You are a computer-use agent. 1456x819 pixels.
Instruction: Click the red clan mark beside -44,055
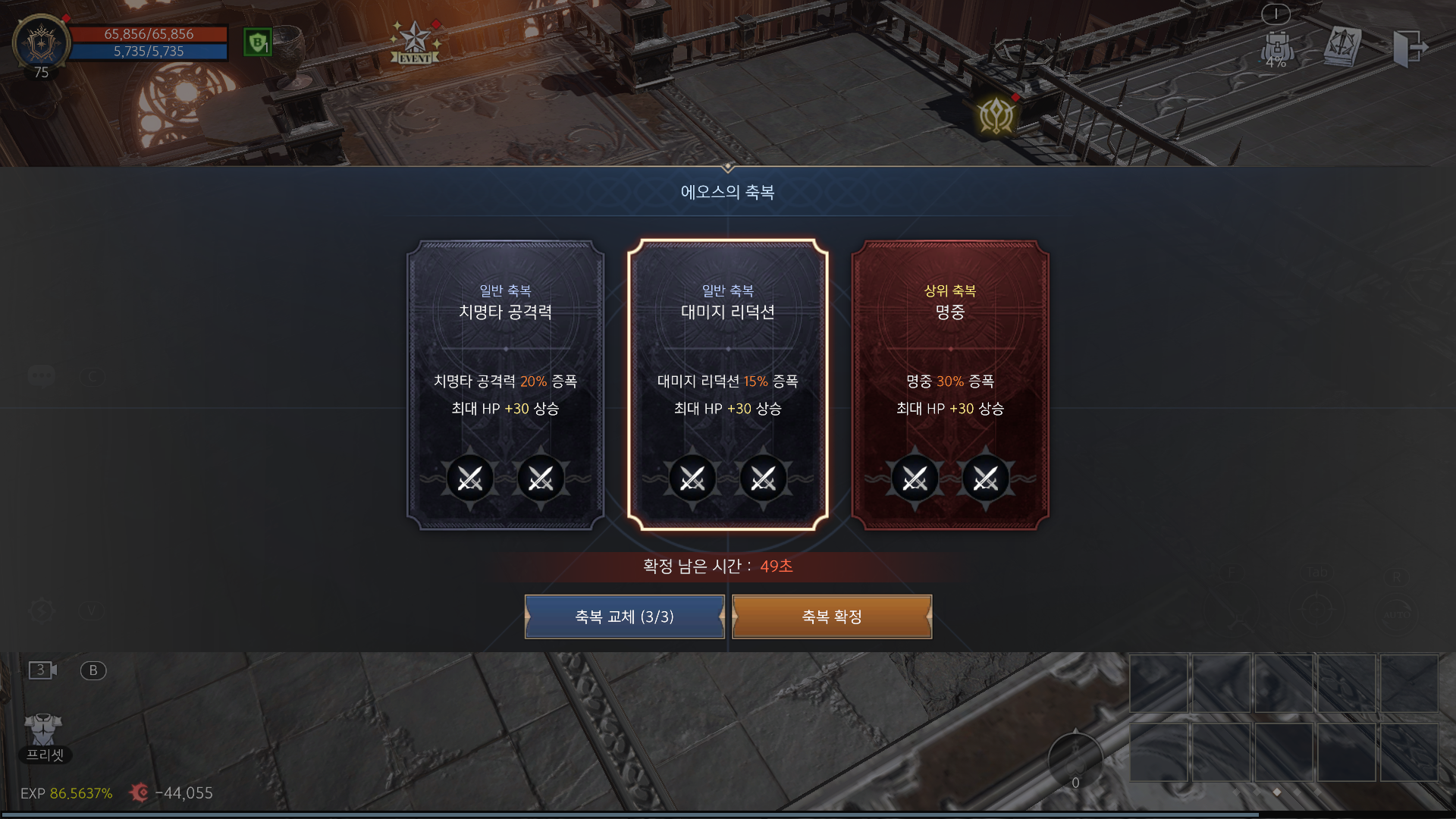pos(140,793)
